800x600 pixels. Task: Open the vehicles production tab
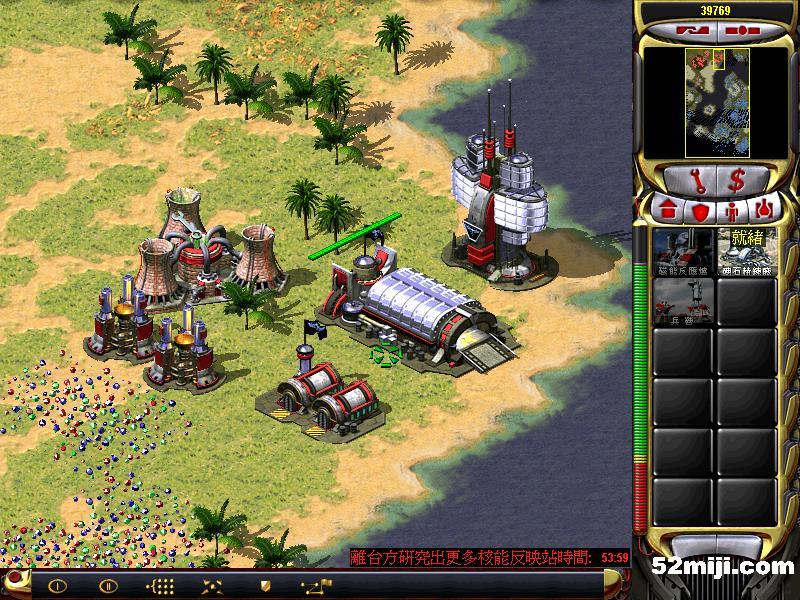point(763,211)
